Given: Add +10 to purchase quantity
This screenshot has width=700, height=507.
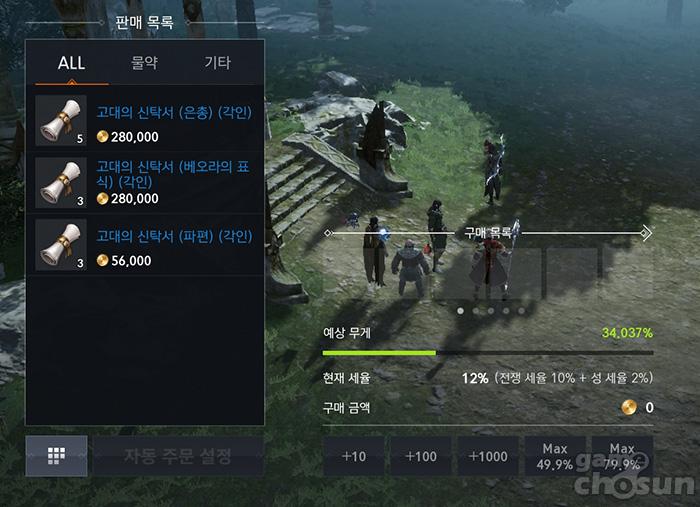Looking at the screenshot, I should tap(354, 456).
